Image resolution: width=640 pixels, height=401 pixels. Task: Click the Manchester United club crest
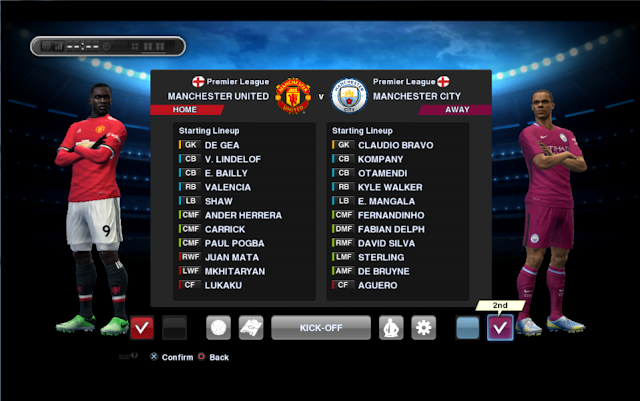[x=294, y=95]
